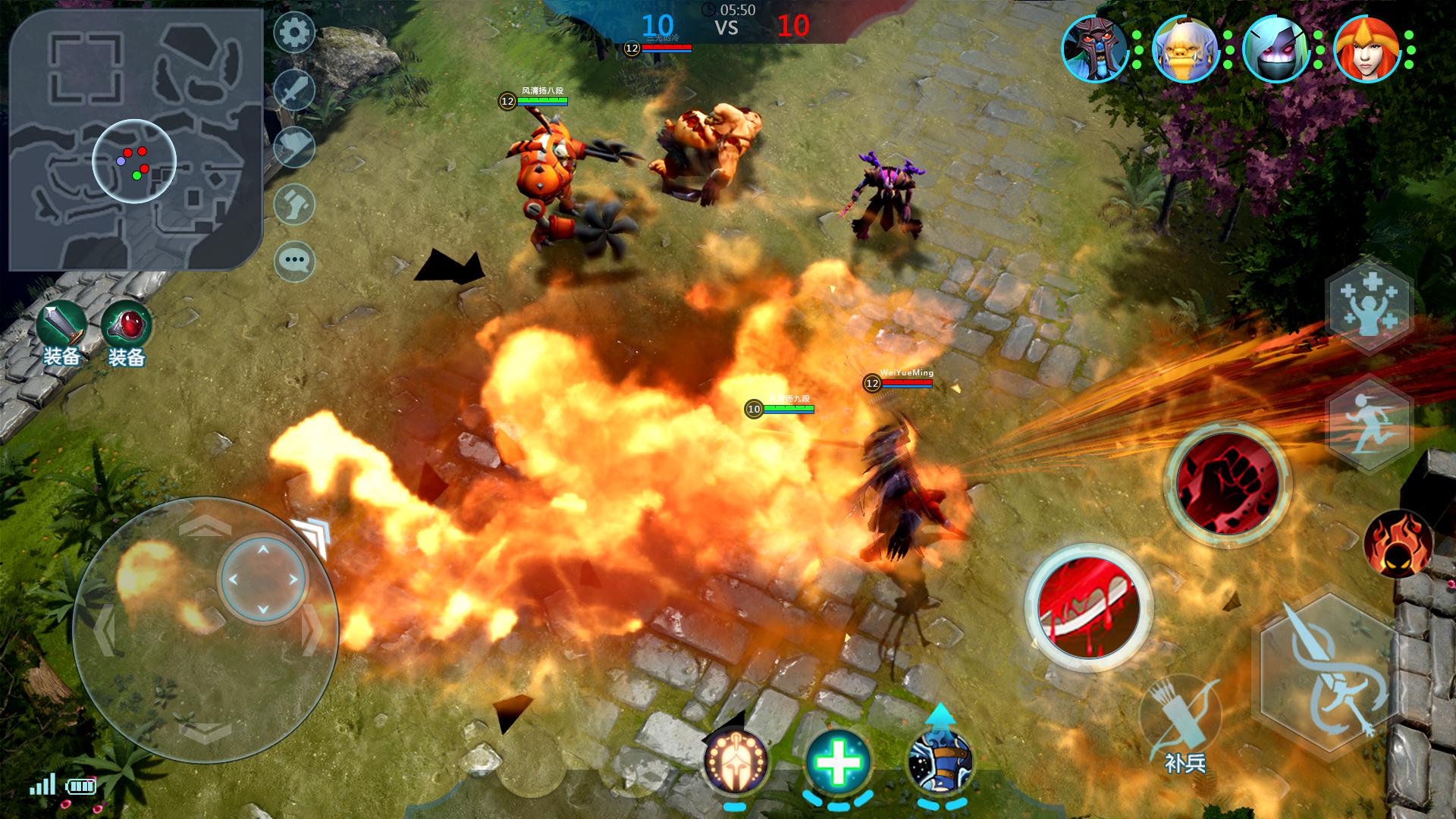The image size is (1456, 819).
Task: Trigger the flaming demon face ability
Action: click(1396, 544)
